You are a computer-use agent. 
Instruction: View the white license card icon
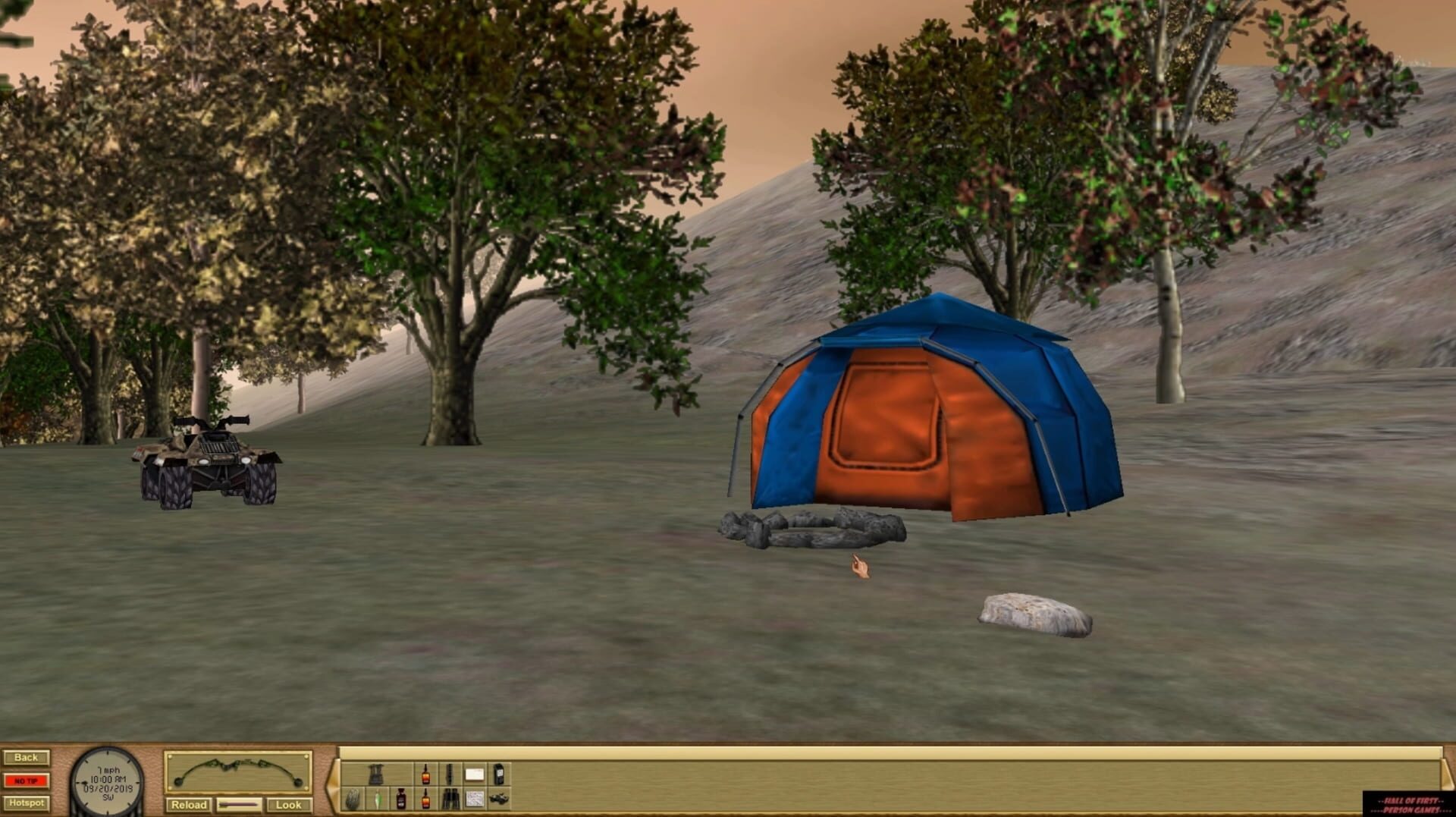tap(474, 773)
